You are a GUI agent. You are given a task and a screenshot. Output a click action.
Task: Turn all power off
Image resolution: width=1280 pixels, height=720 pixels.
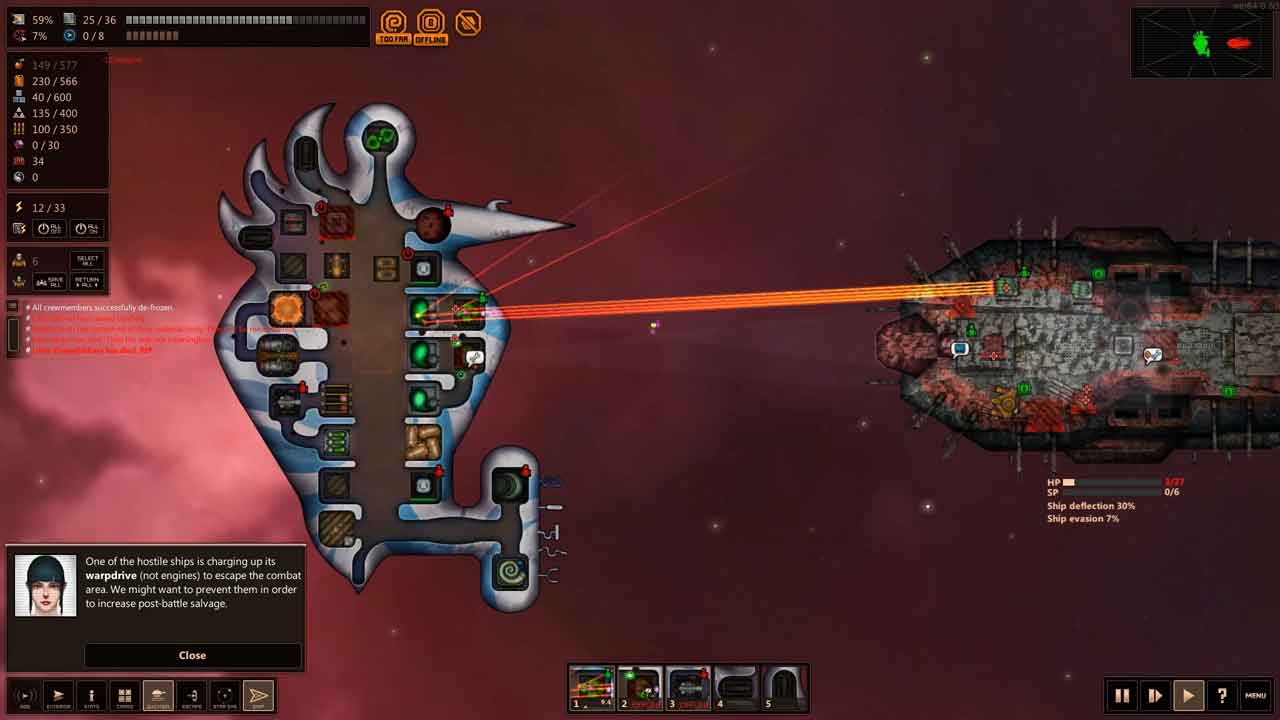pyautogui.click(x=50, y=229)
